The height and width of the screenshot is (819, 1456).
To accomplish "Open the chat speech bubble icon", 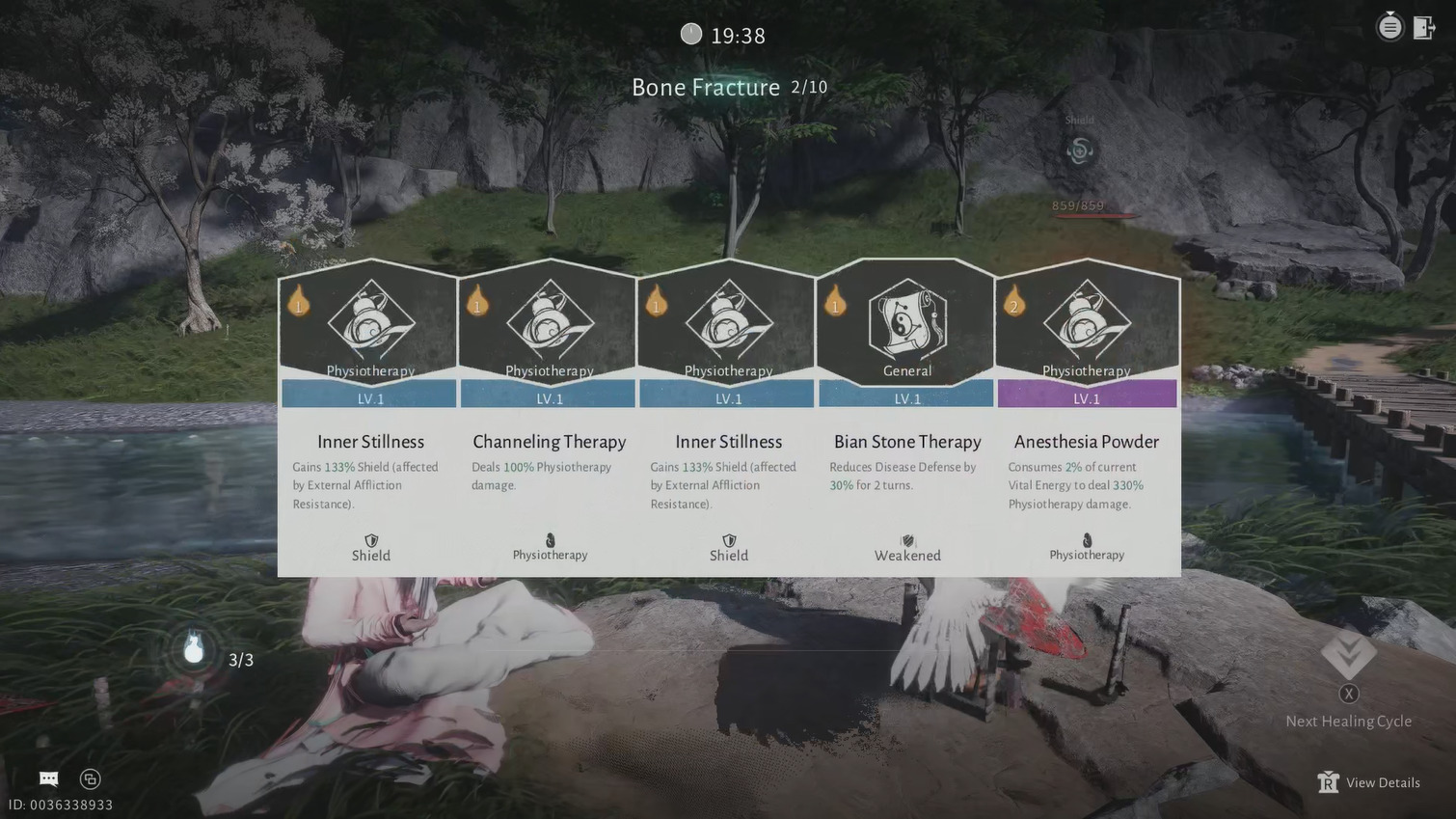I will point(49,778).
